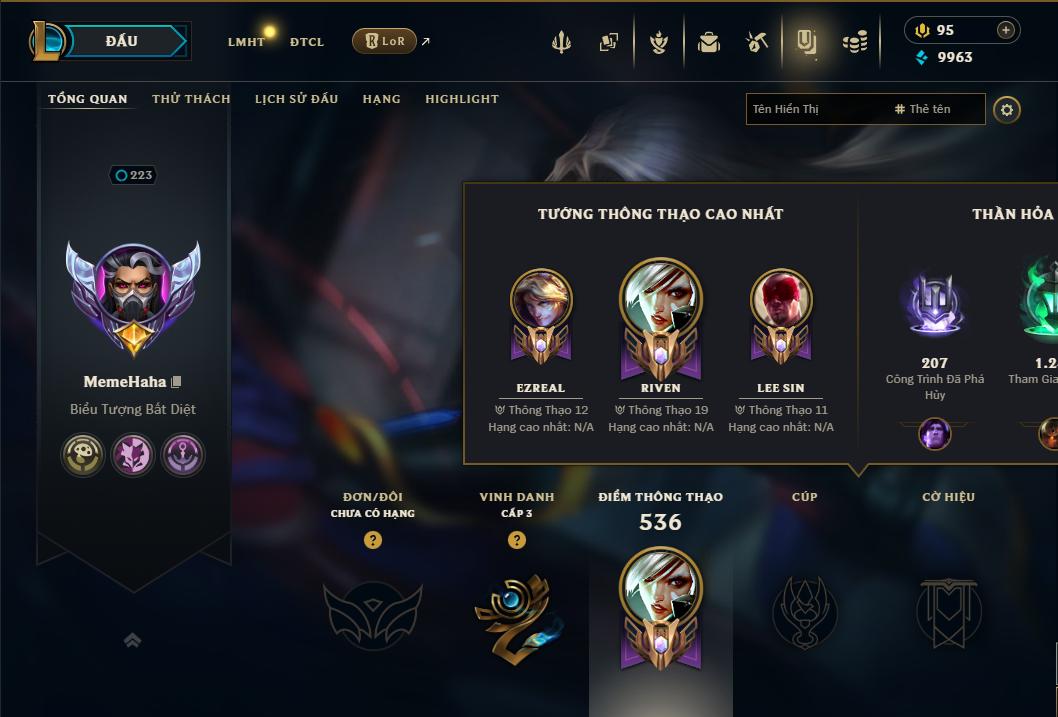Screen dimensions: 1058x717
Task: Open the CÚP trophy section
Action: (804, 612)
